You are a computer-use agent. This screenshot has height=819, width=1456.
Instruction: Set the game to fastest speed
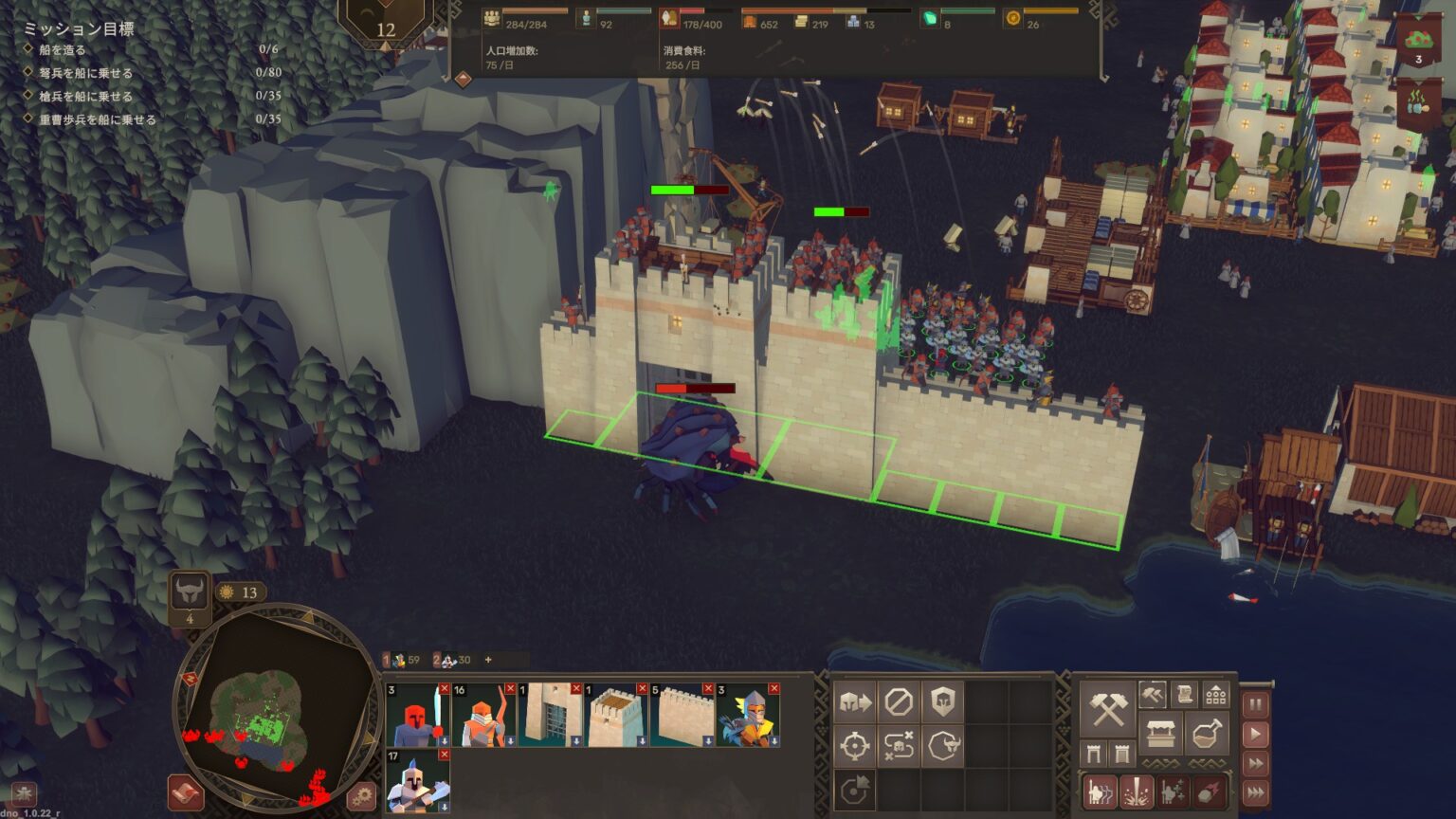1255,792
